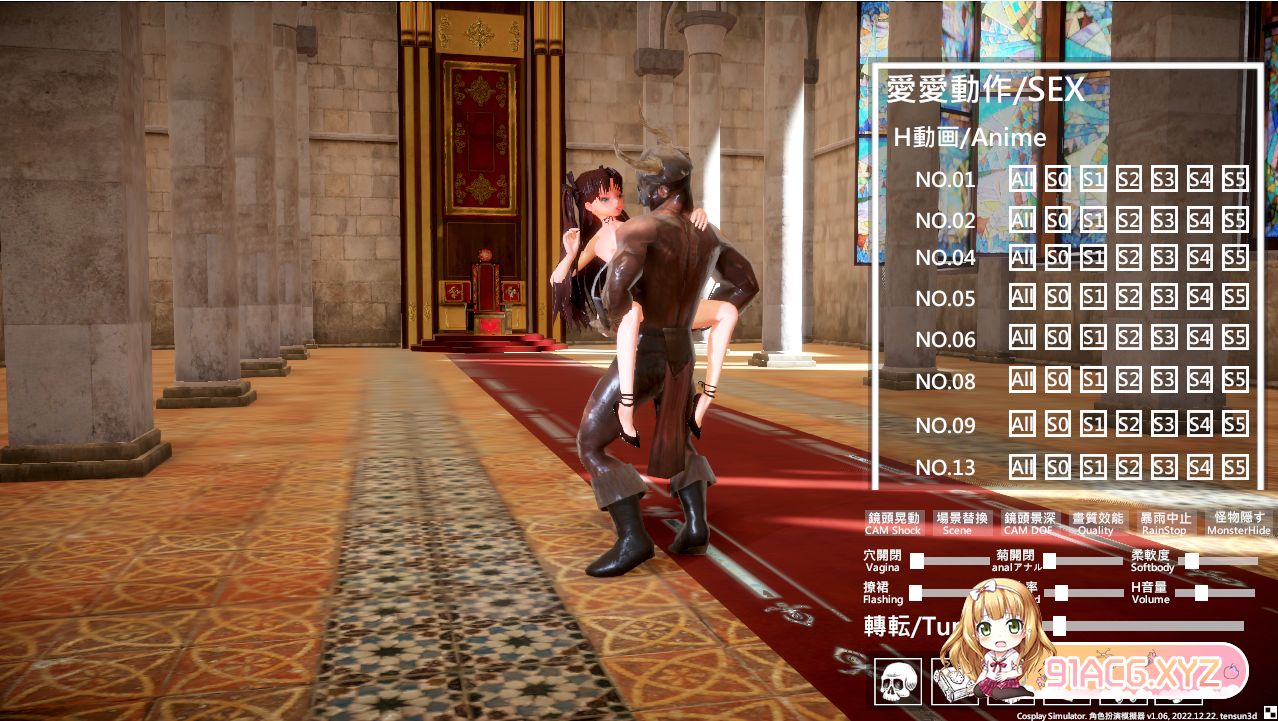This screenshot has width=1278, height=721.
Task: Choose All for animation NO.01
Action: 1021,179
